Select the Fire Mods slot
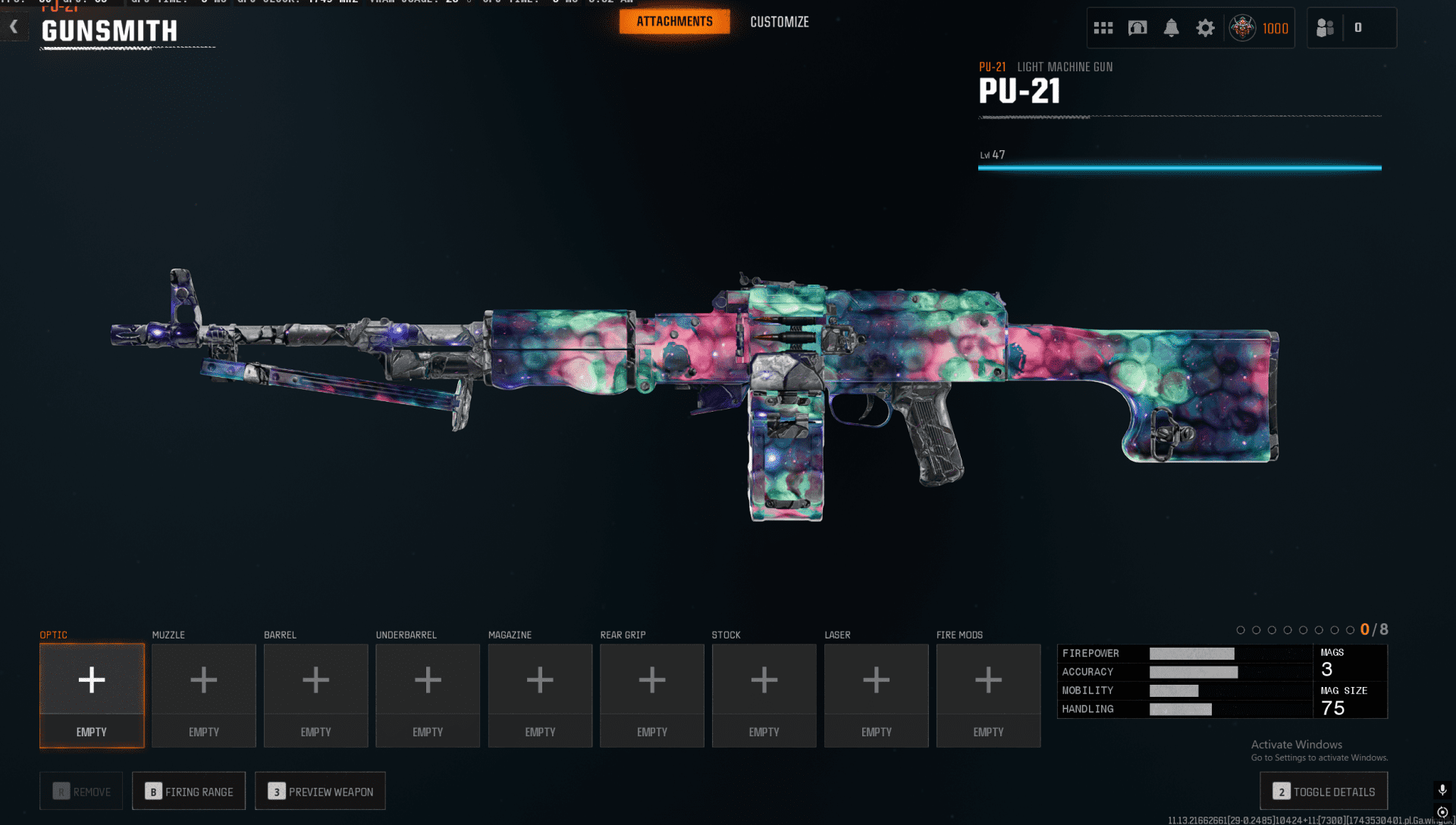1456x825 pixels. coord(988,695)
